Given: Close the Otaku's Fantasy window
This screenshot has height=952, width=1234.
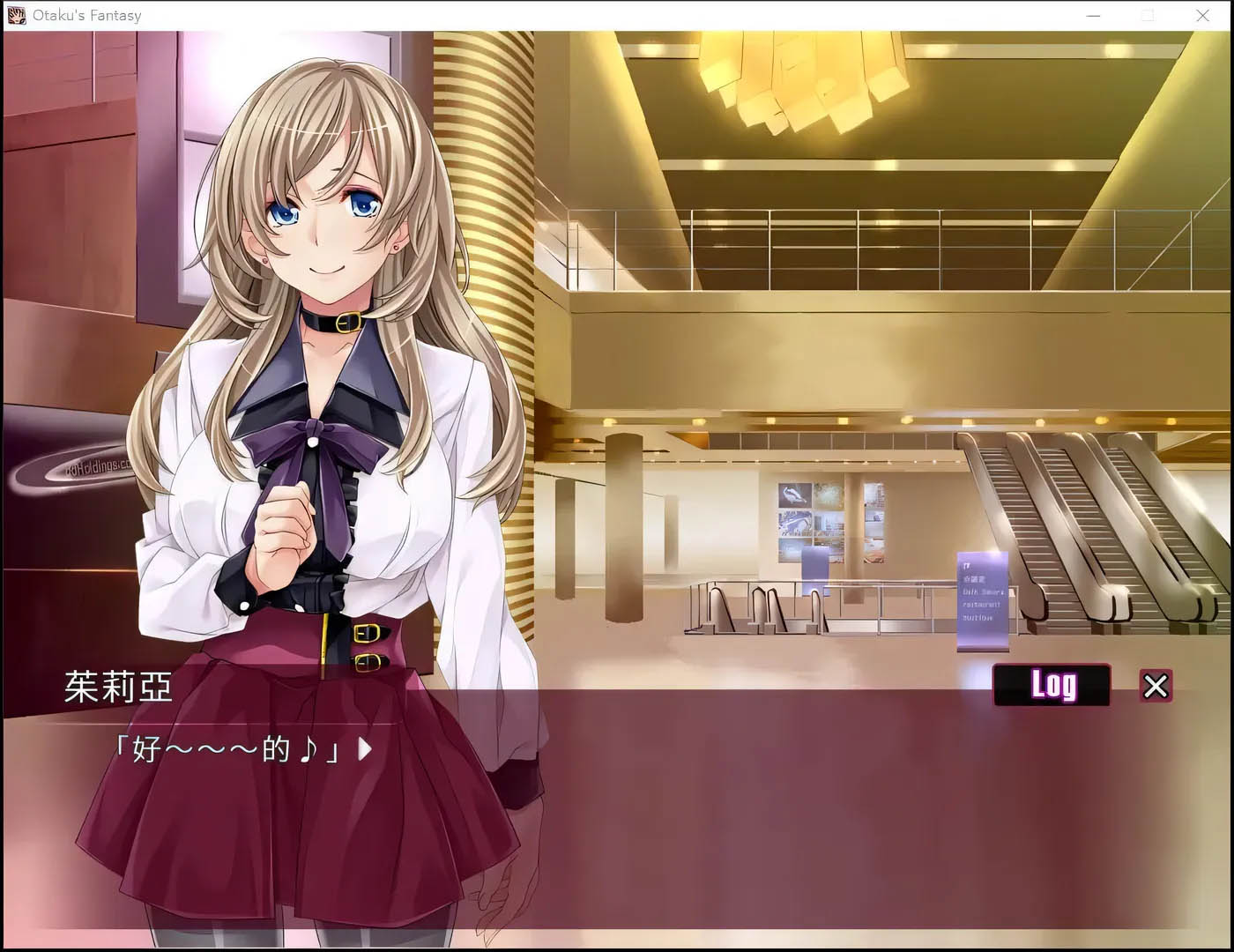Looking at the screenshot, I should [x=1203, y=15].
